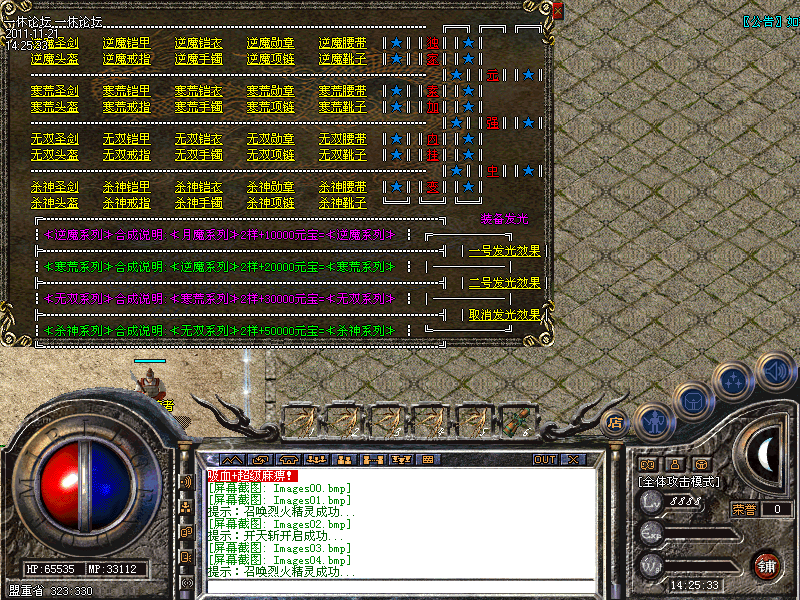The height and width of the screenshot is (600, 800).
Task: Select the 杀神铠衣 link
Action: click(x=198, y=187)
